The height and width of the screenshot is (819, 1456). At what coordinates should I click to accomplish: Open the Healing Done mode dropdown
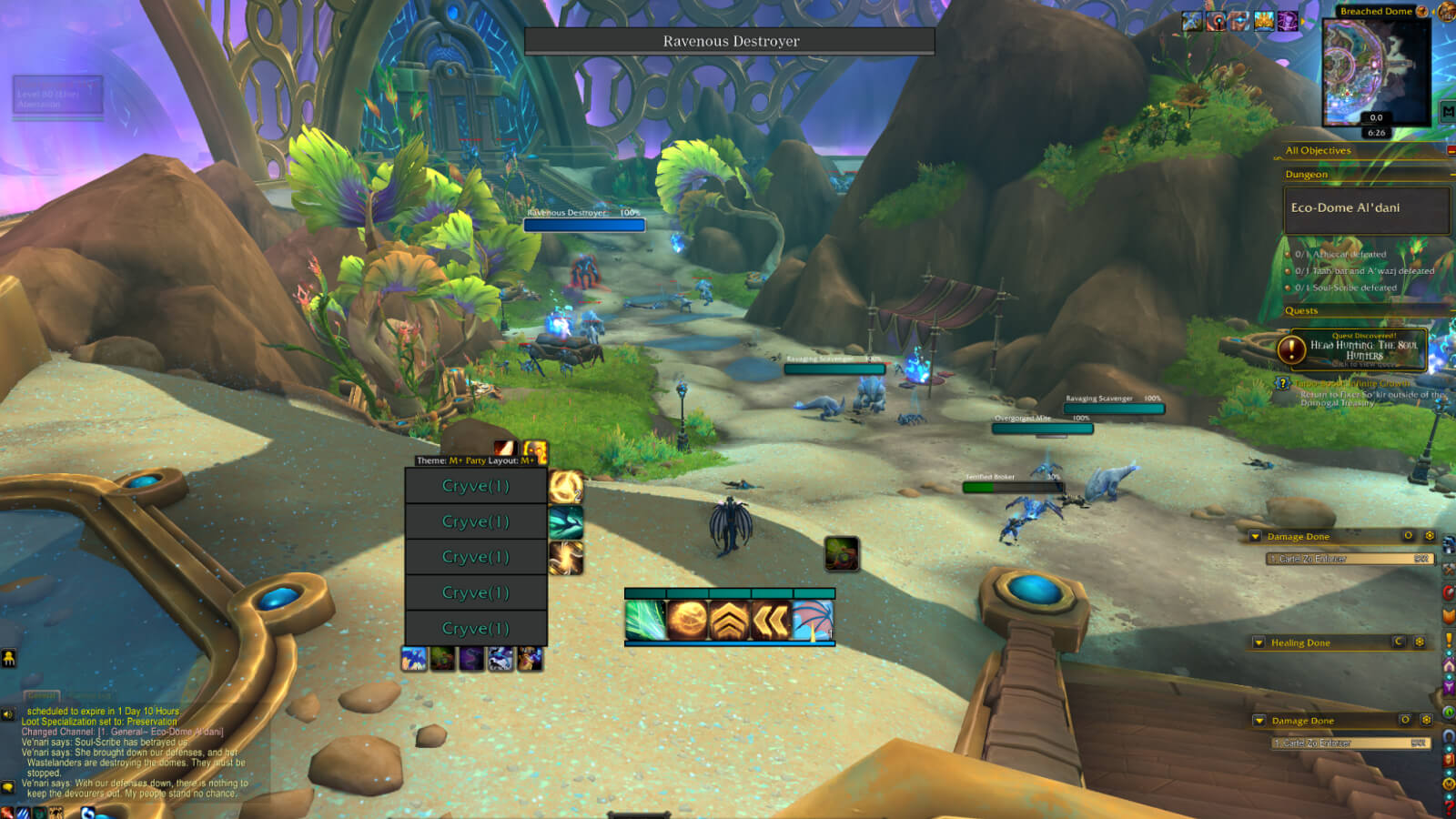(1259, 642)
